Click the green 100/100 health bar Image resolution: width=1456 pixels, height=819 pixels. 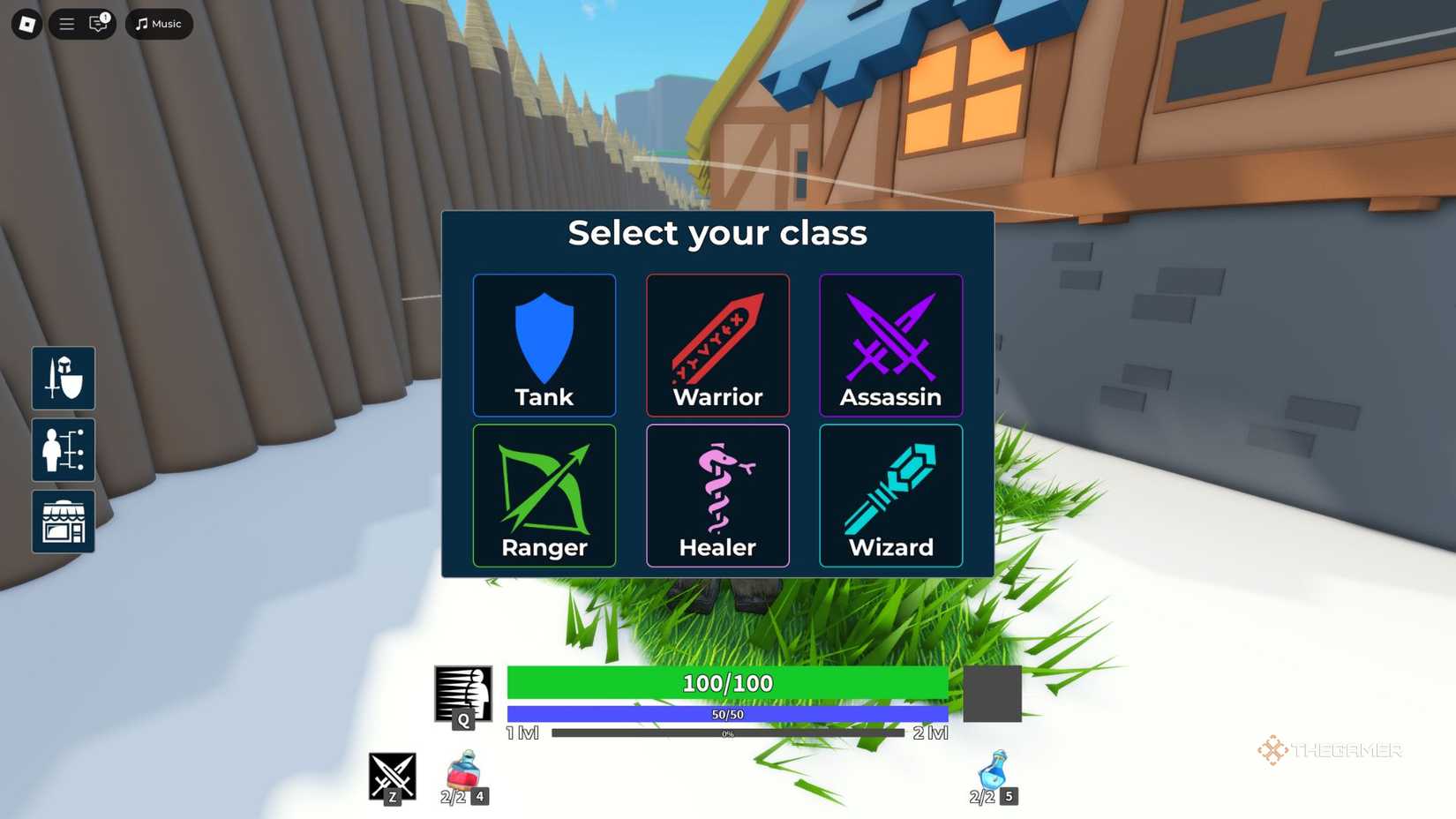726,682
